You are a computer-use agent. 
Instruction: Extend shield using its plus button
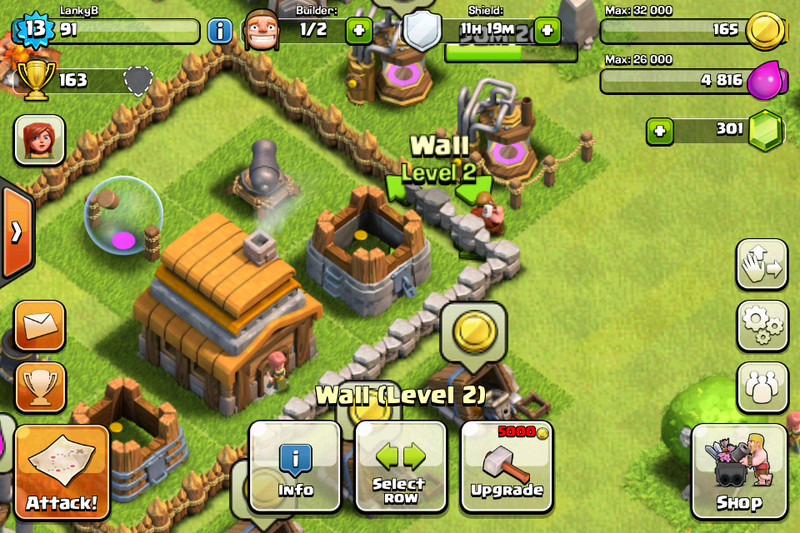click(x=547, y=30)
